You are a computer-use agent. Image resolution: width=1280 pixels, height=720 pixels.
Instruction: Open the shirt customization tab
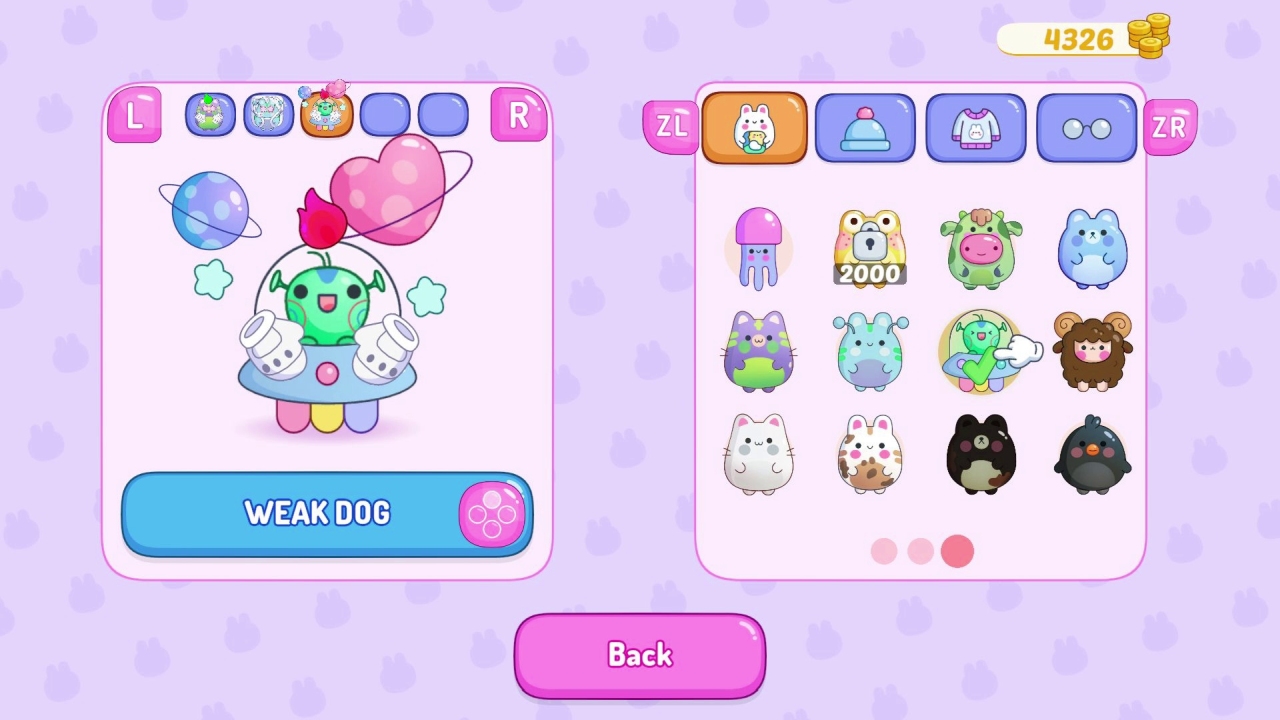976,128
